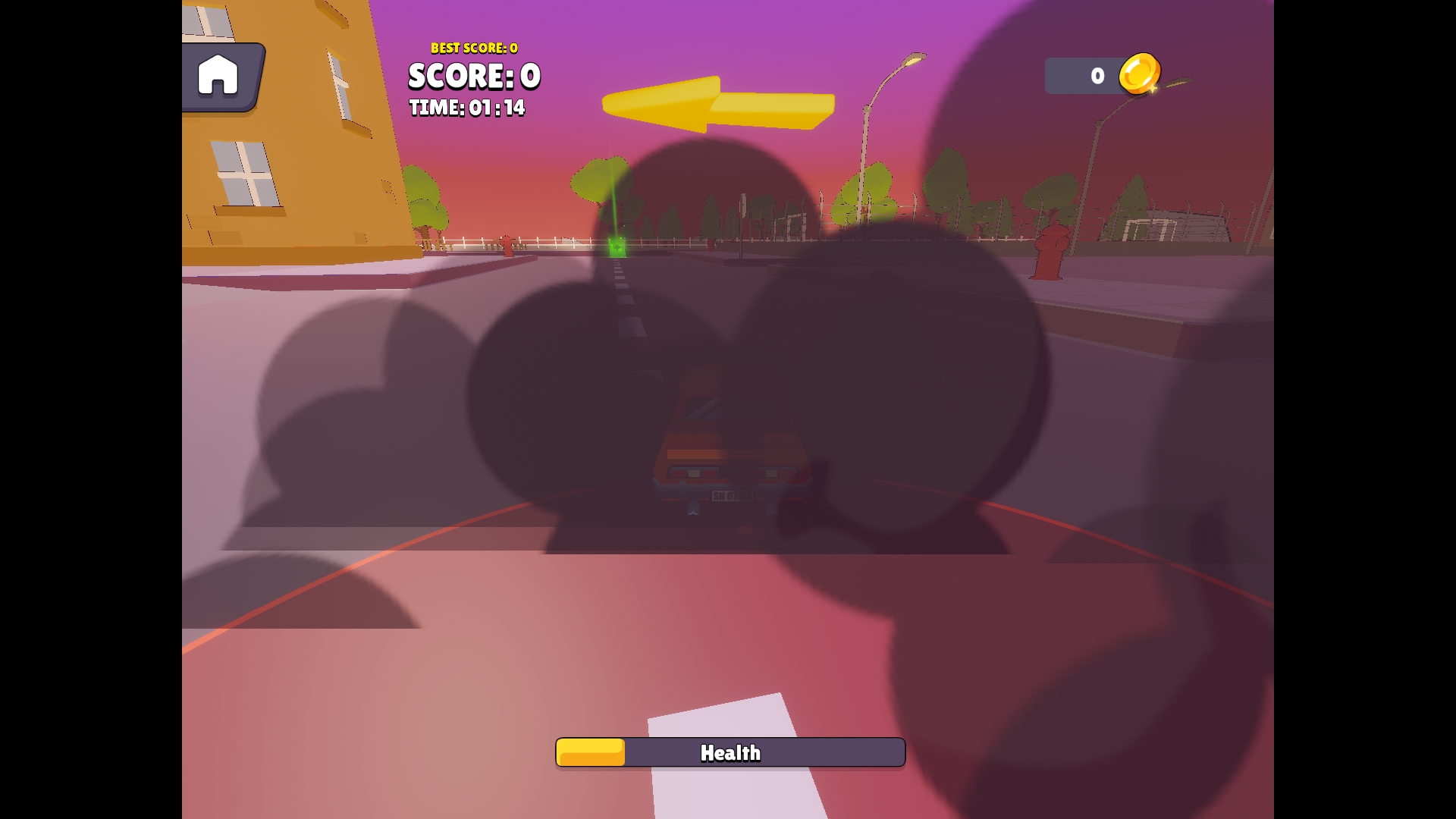Click the home button

(220, 76)
